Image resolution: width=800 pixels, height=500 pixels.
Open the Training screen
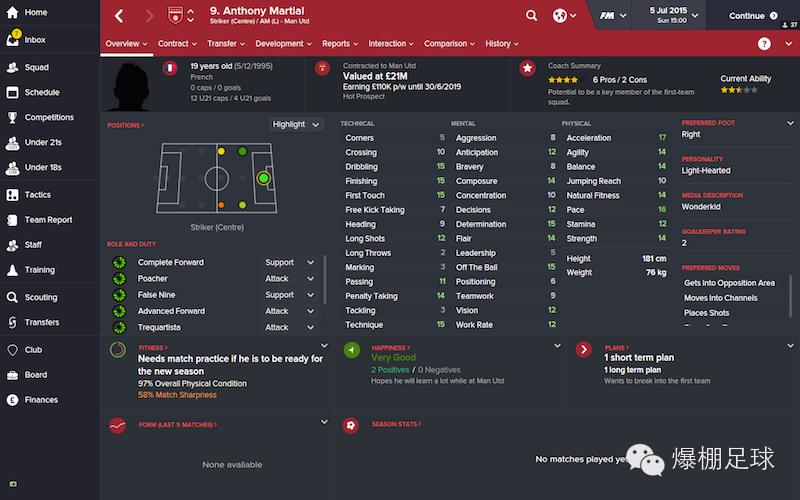(x=39, y=270)
